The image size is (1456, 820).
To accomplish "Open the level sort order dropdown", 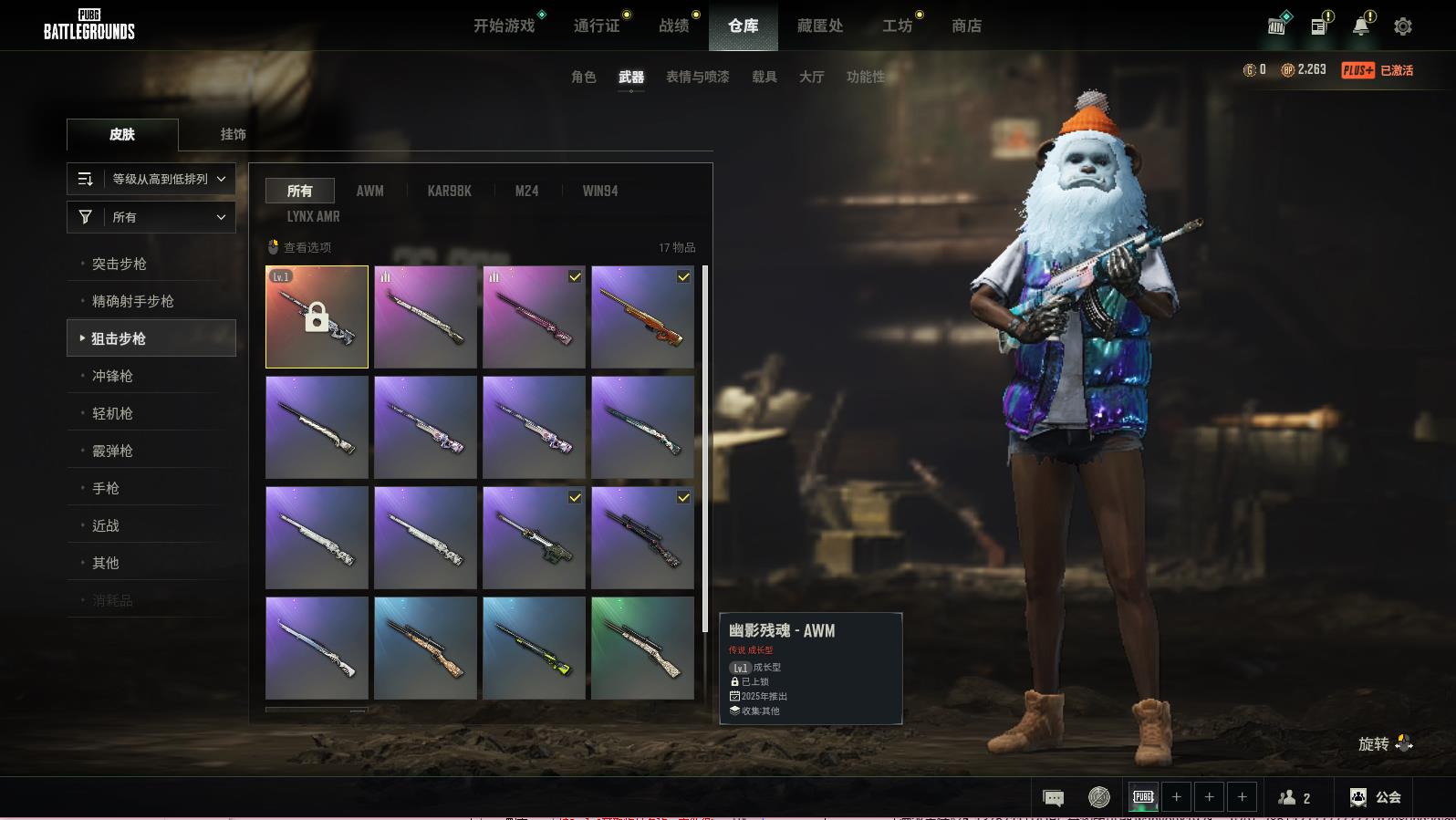I will click(x=151, y=179).
